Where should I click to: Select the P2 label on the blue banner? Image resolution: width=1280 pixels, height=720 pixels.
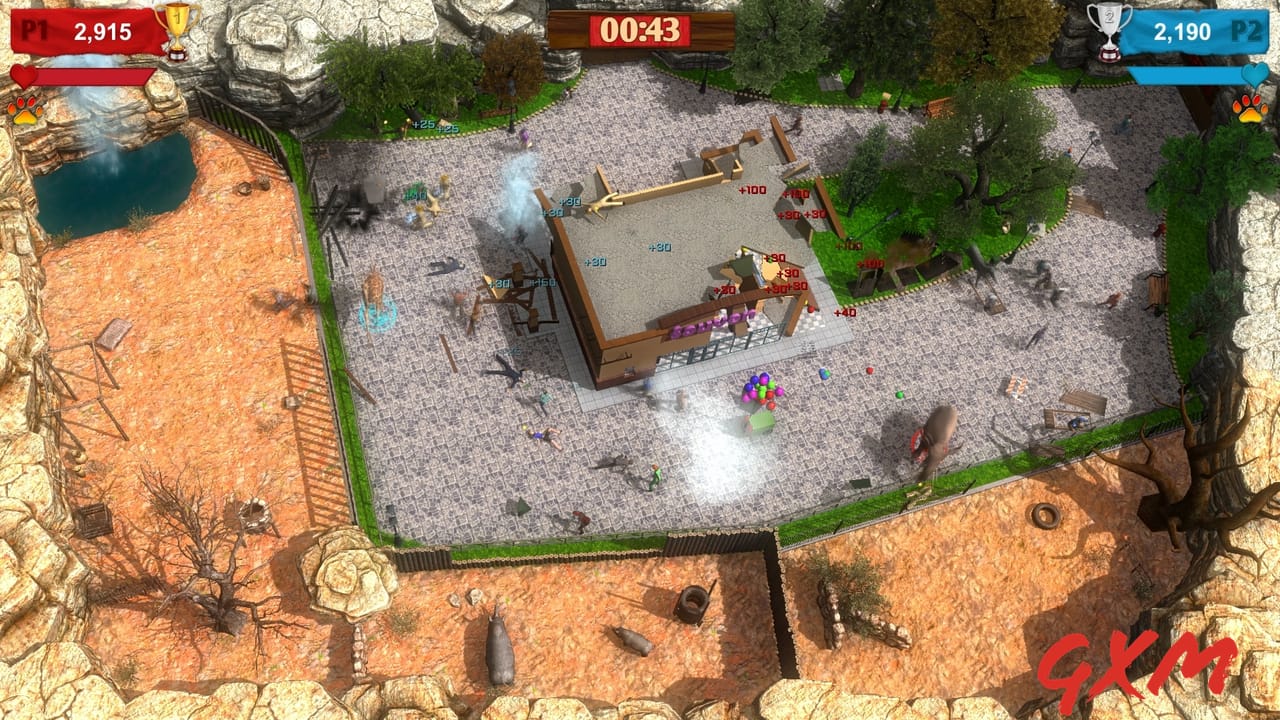pos(1250,29)
